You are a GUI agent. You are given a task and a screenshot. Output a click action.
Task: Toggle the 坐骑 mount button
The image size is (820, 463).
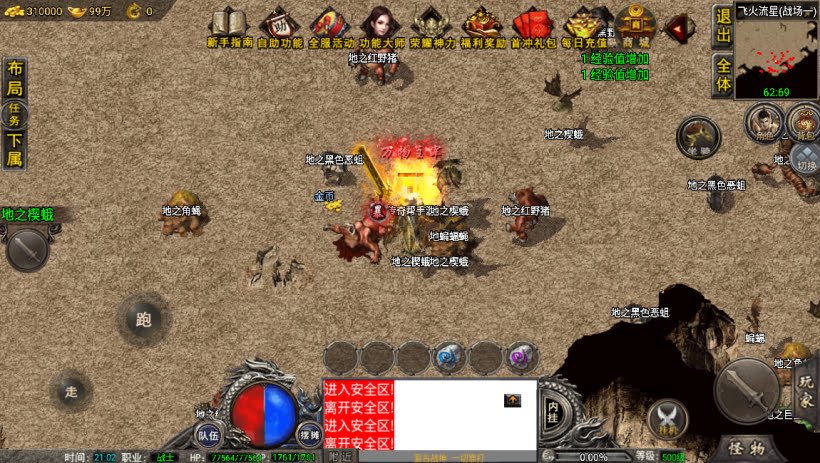[x=698, y=138]
